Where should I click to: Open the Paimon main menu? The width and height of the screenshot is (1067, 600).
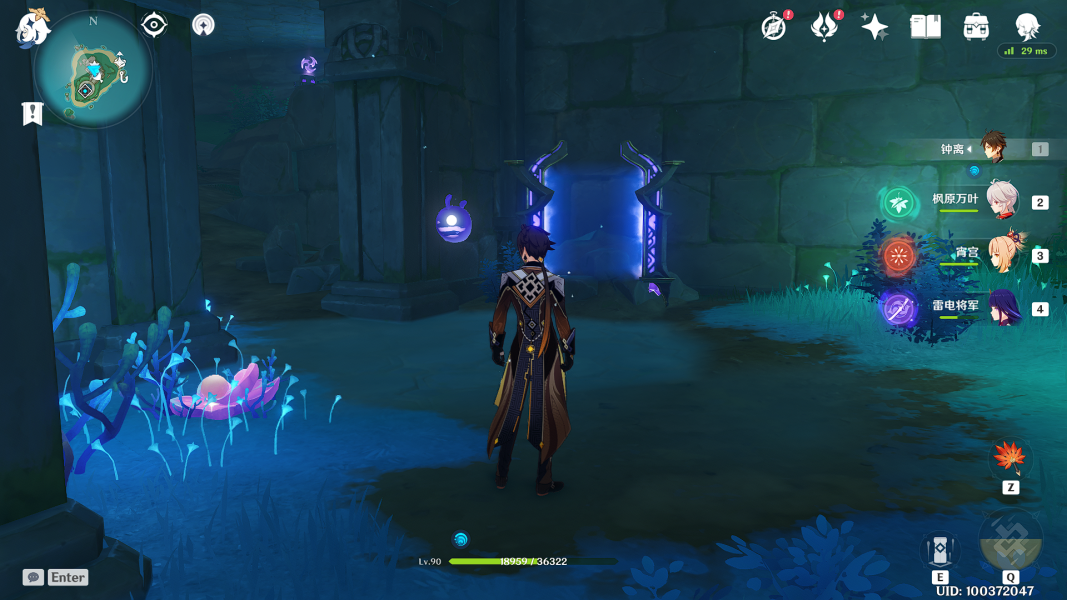[32, 28]
